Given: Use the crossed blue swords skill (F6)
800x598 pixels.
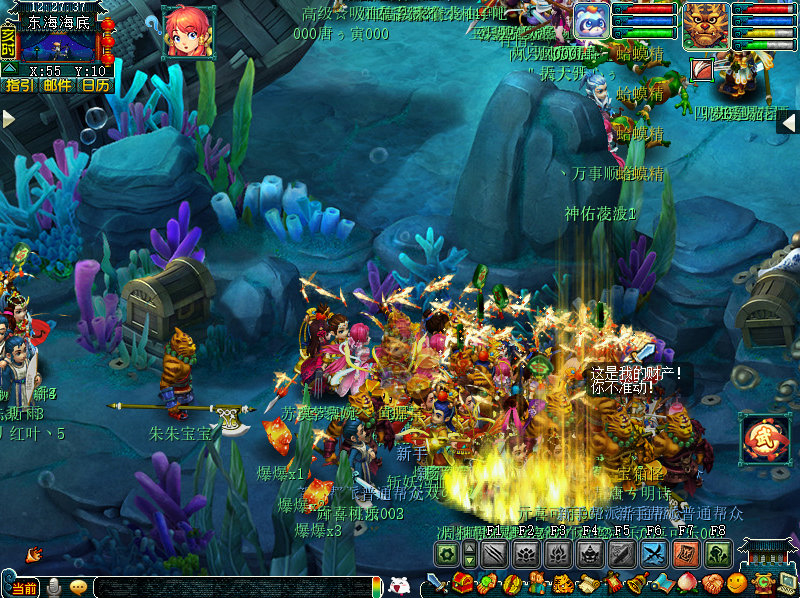Looking at the screenshot, I should (x=655, y=555).
